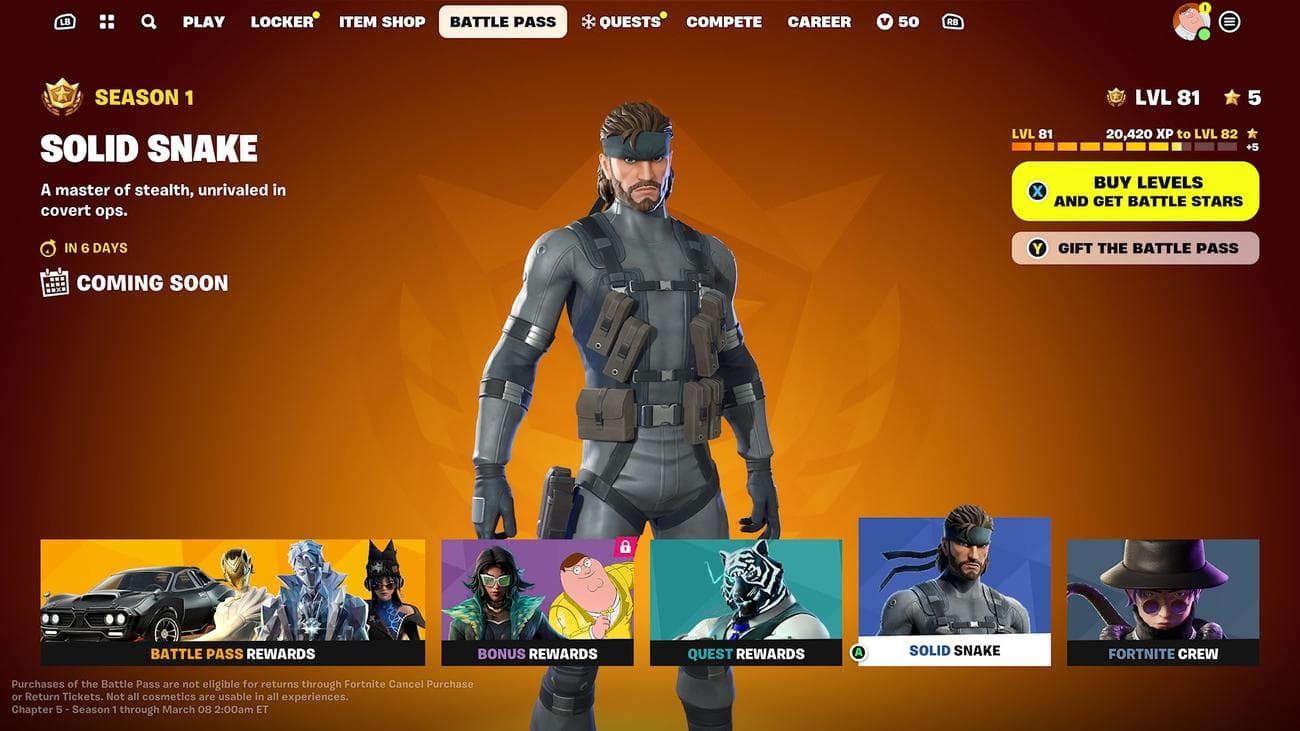Open your profile avatar with notification badge
This screenshot has width=1300, height=731.
1190,21
